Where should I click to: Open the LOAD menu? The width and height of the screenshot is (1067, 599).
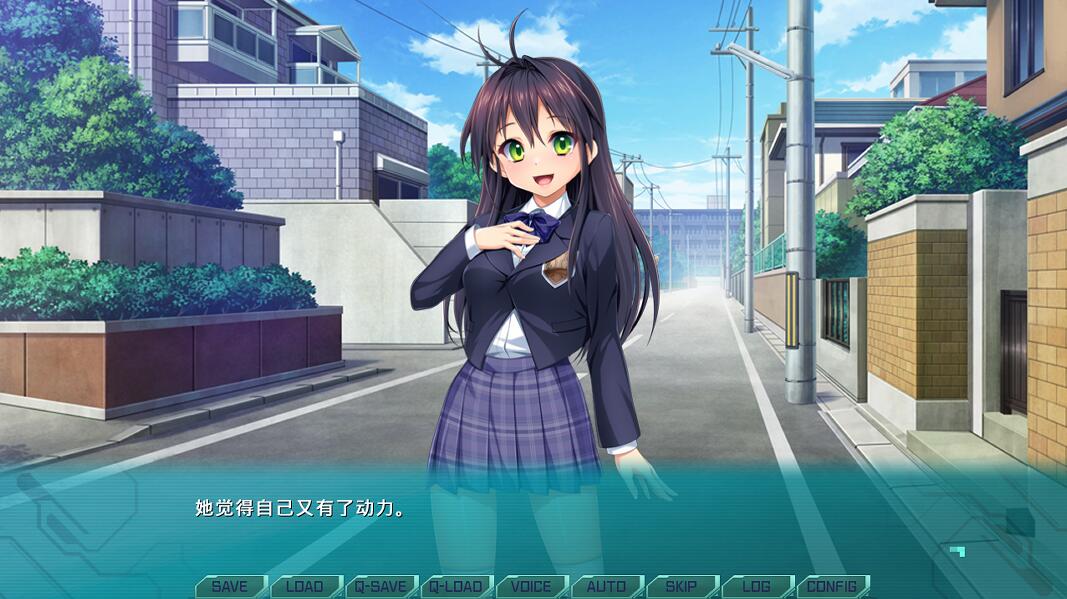pyautogui.click(x=305, y=587)
